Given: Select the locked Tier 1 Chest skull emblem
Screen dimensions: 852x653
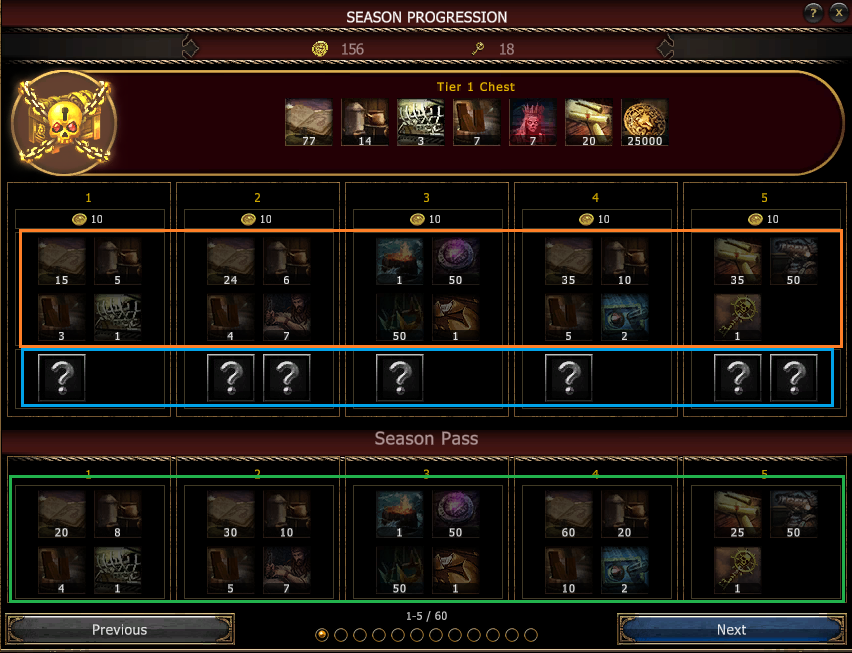Looking at the screenshot, I should pos(63,122).
